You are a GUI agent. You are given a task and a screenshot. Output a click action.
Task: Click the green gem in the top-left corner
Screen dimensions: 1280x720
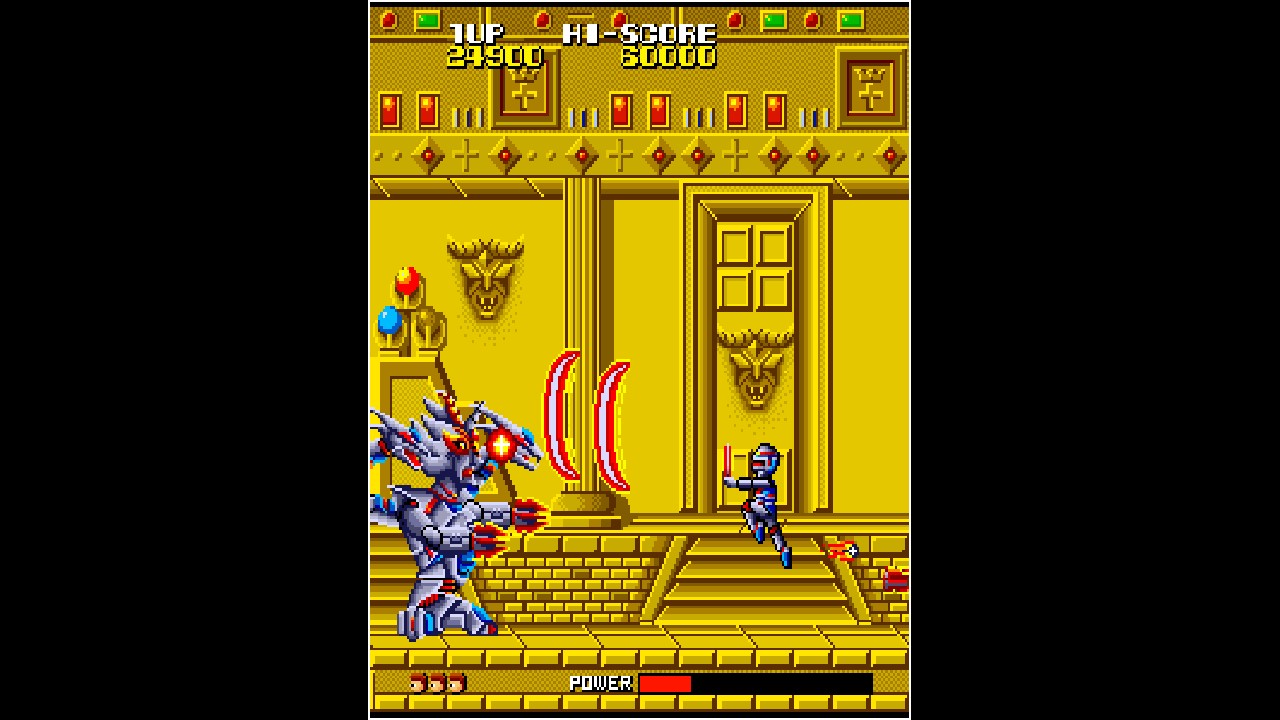tap(428, 18)
